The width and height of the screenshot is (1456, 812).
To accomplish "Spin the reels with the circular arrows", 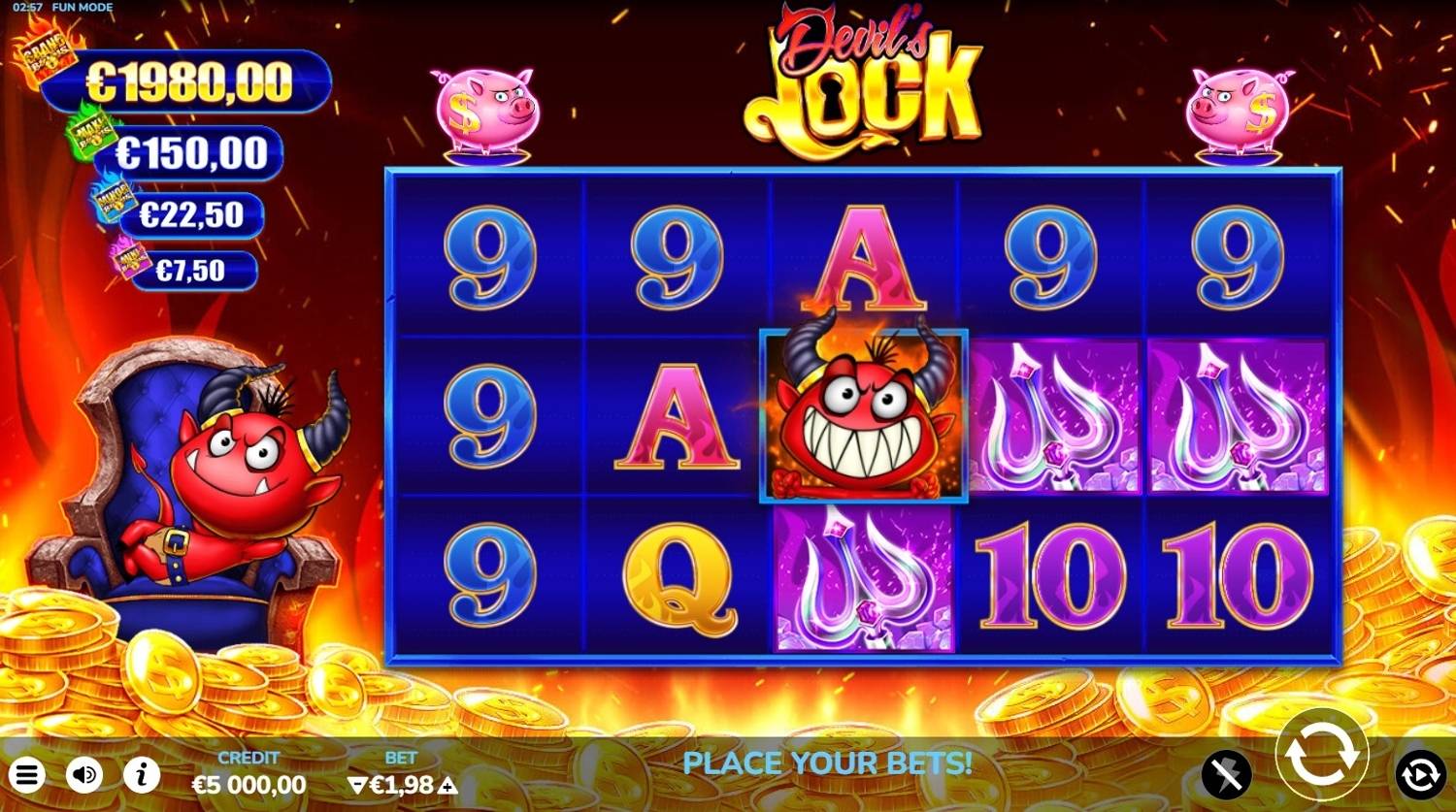I will point(1321,754).
